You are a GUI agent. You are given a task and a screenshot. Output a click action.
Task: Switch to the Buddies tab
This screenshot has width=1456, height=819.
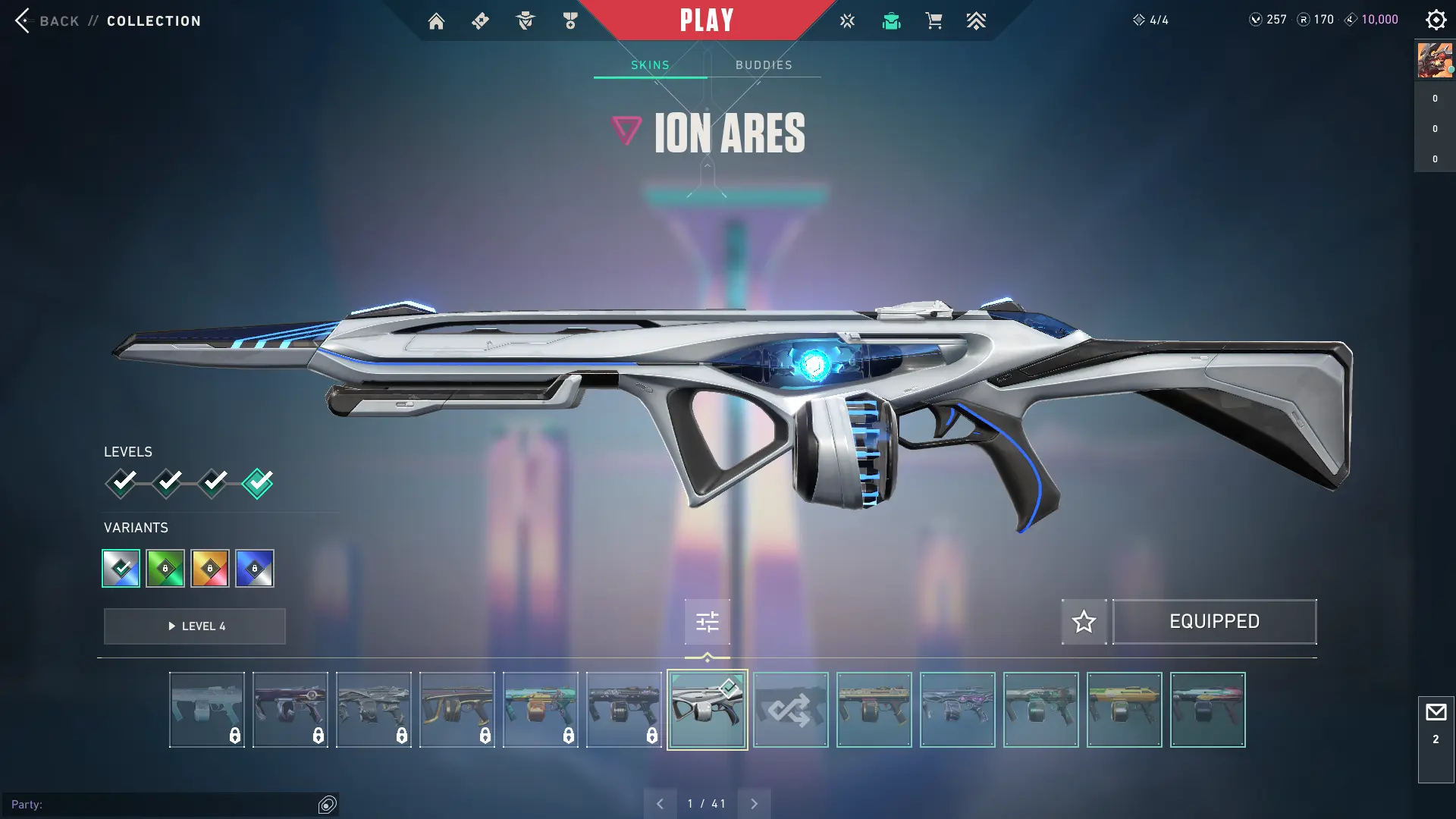pyautogui.click(x=764, y=65)
